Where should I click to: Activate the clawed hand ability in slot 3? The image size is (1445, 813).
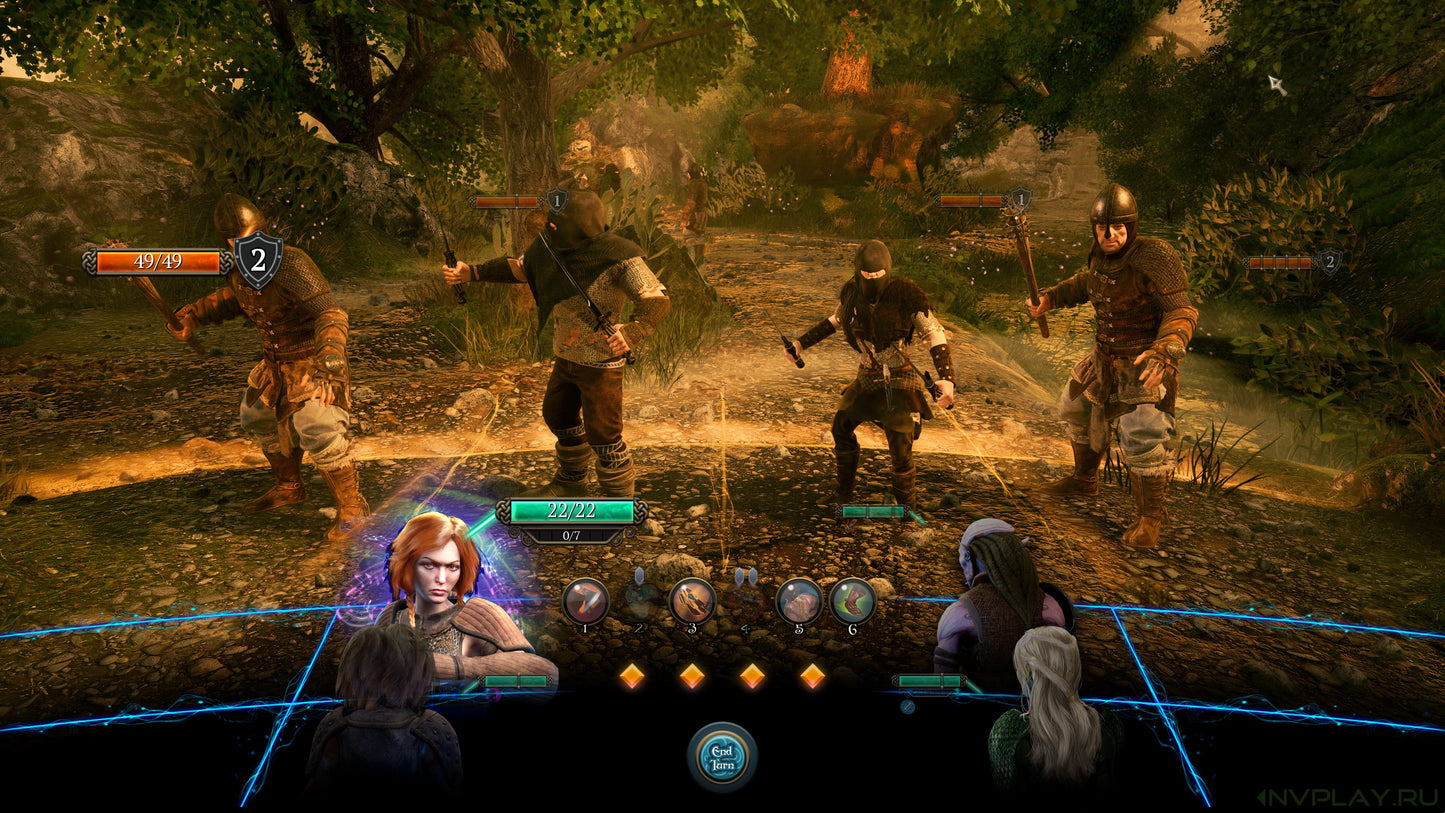coord(692,601)
